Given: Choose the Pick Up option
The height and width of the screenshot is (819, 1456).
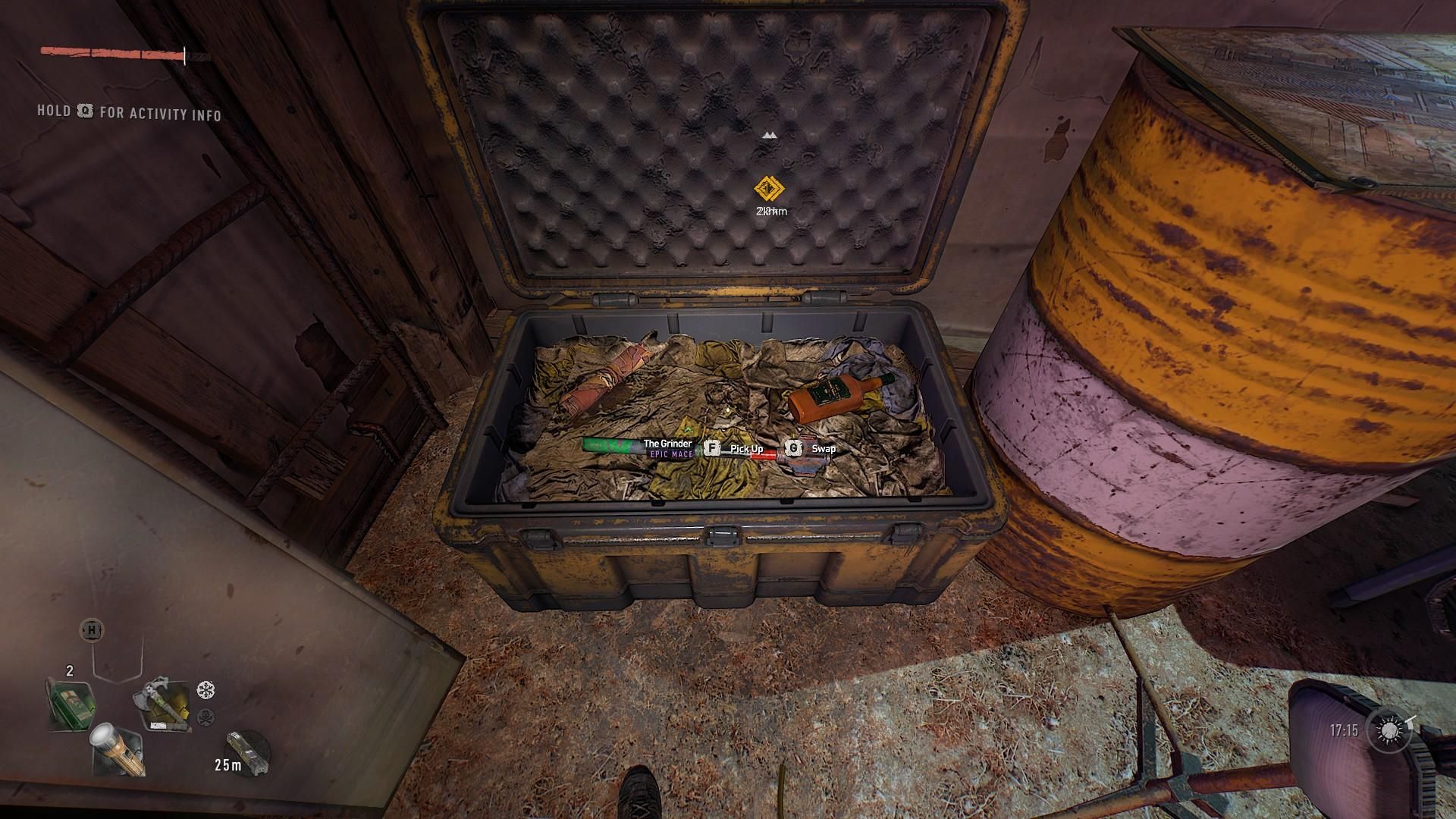Looking at the screenshot, I should [746, 449].
